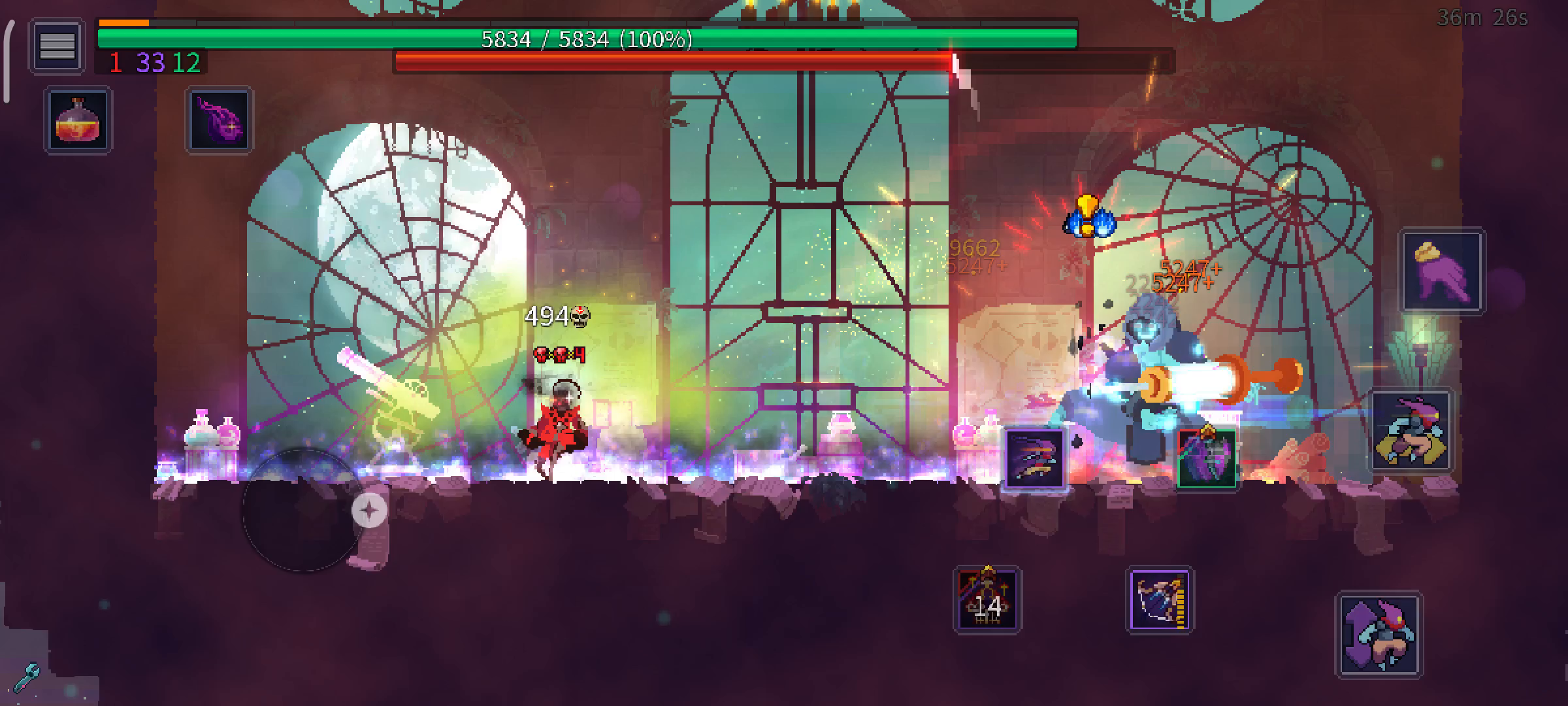Tap the interact hand button
The height and width of the screenshot is (706, 1568).
point(1442,271)
